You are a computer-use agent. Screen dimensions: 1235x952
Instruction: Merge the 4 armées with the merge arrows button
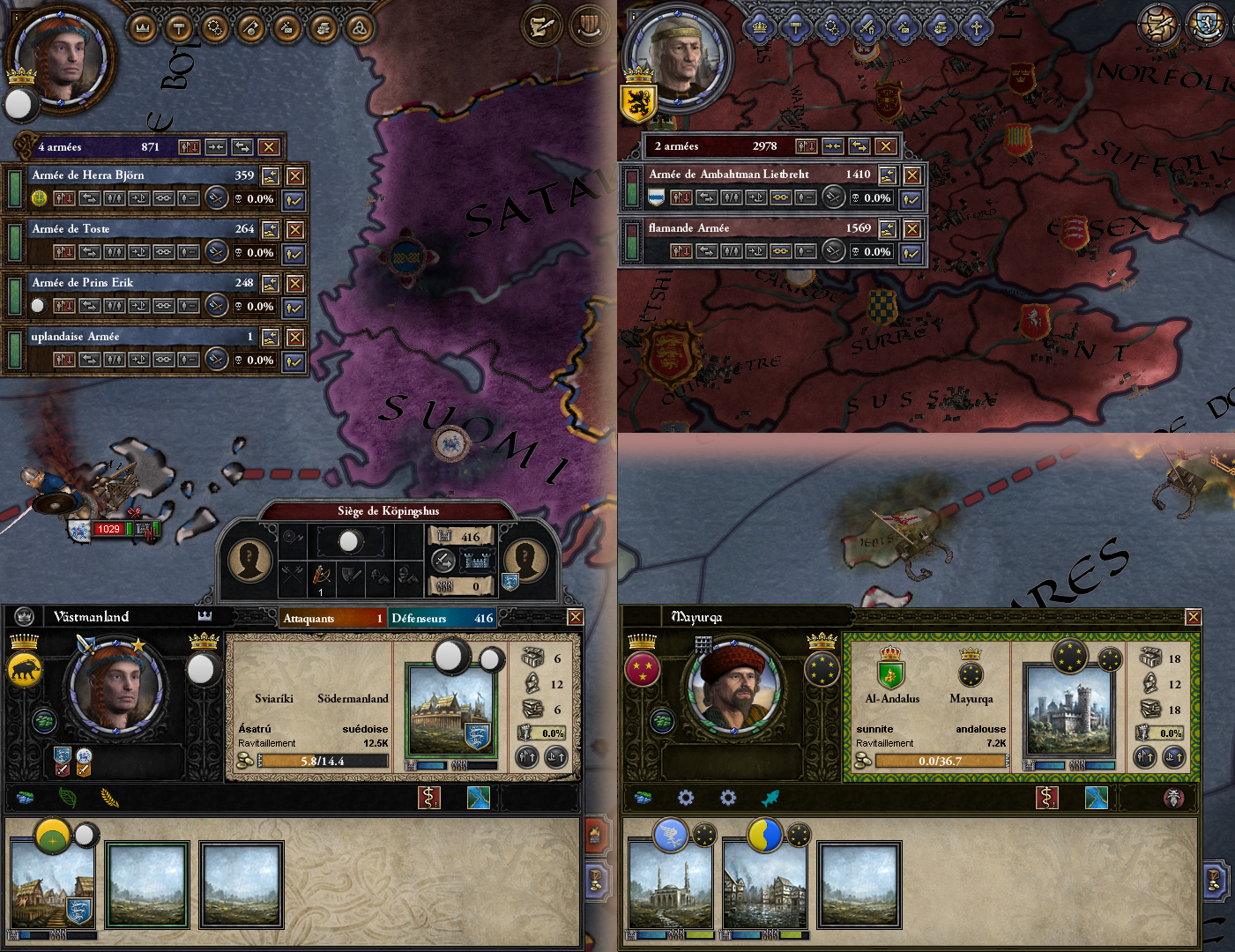(x=217, y=148)
